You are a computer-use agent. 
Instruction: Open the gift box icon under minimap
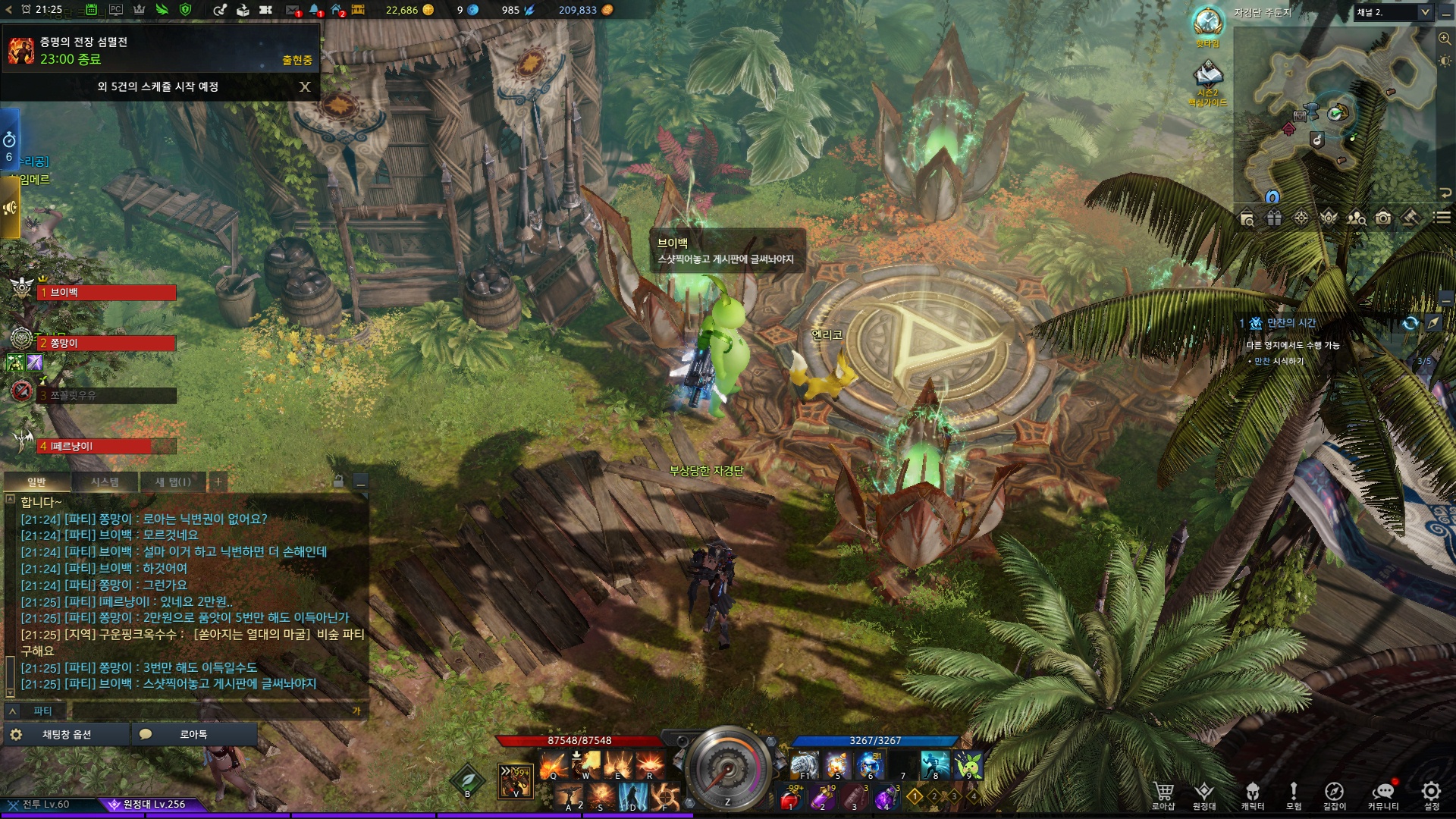(1274, 218)
